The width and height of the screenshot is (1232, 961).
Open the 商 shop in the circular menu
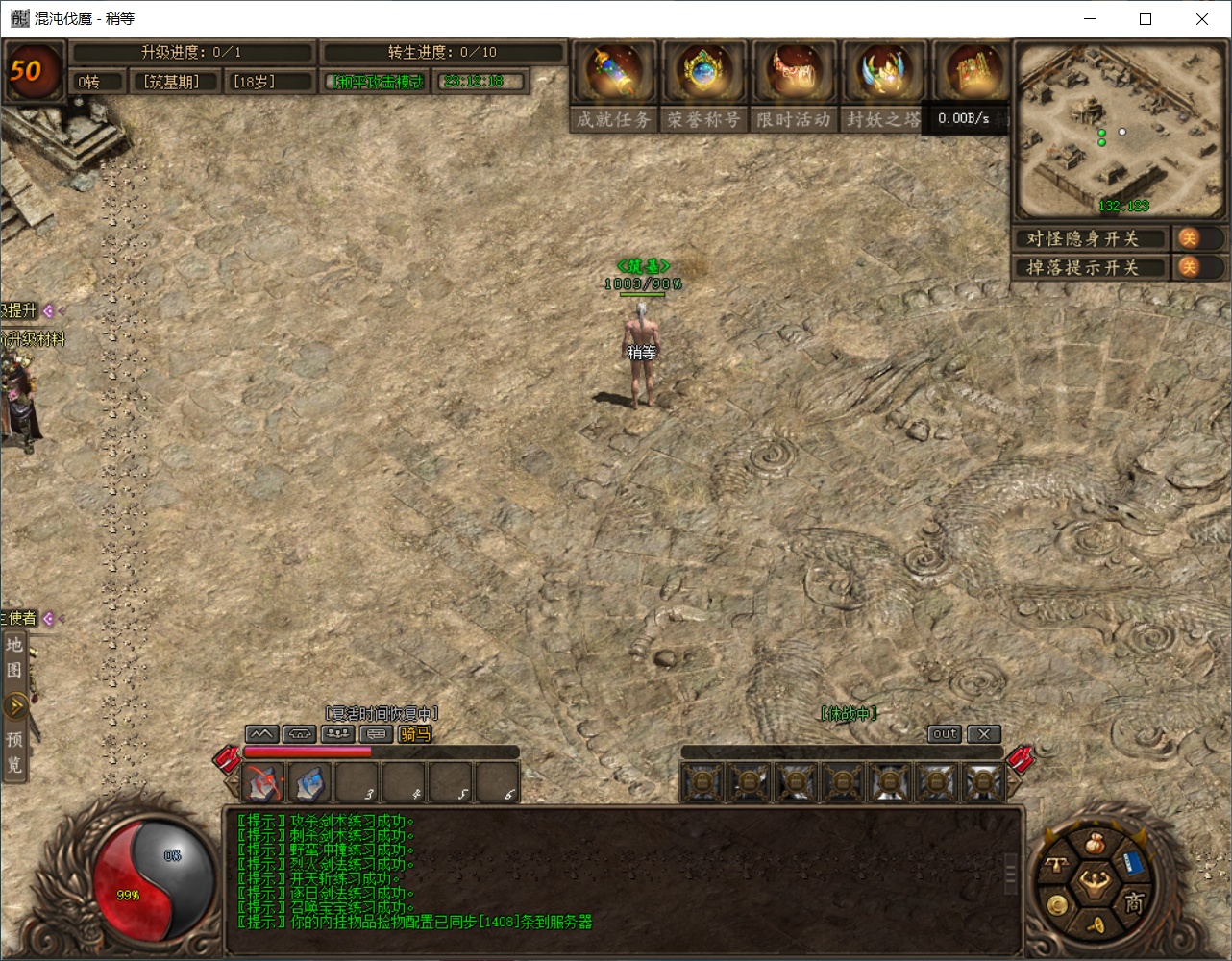tap(1134, 901)
